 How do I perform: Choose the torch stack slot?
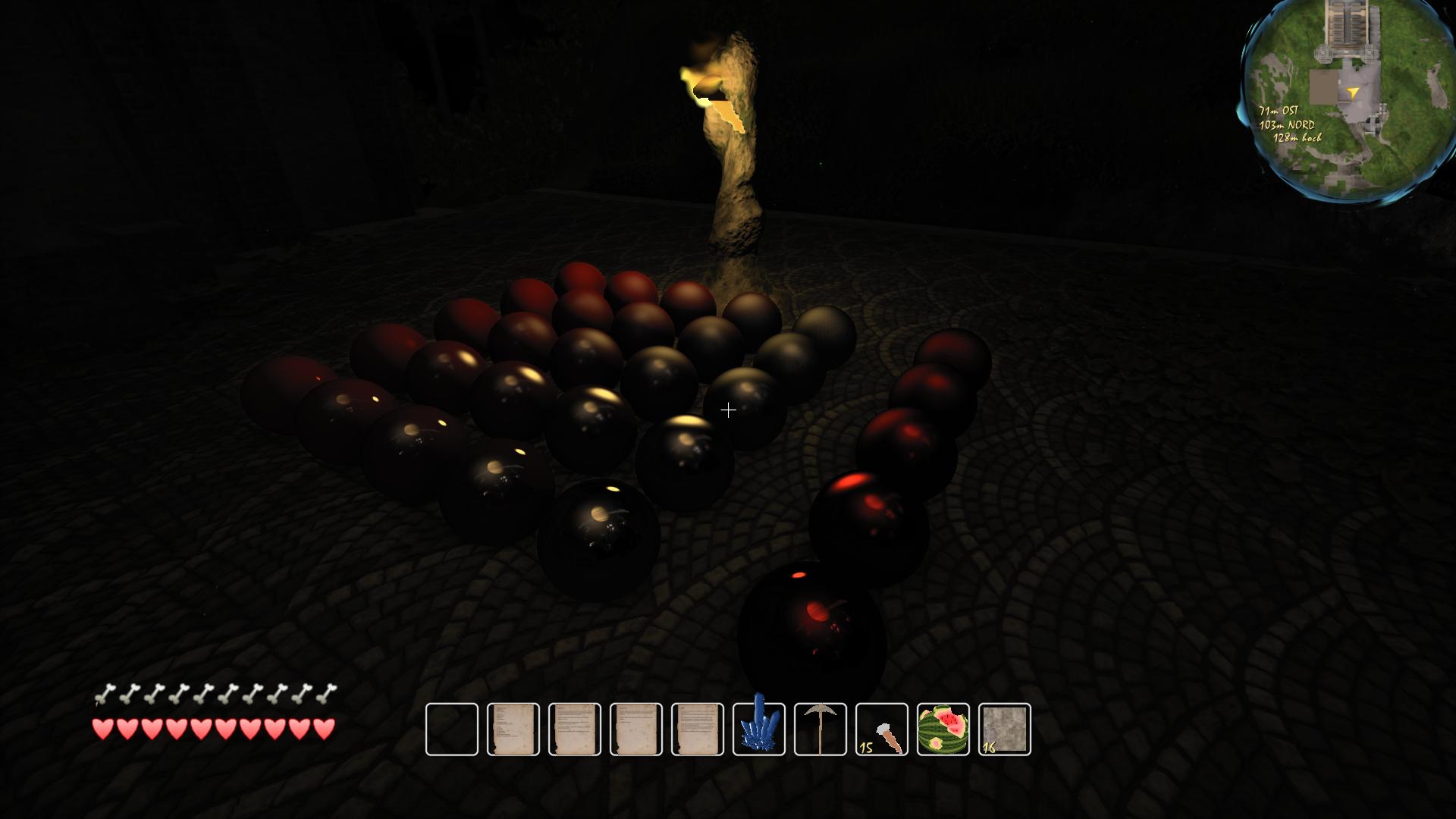click(x=882, y=730)
